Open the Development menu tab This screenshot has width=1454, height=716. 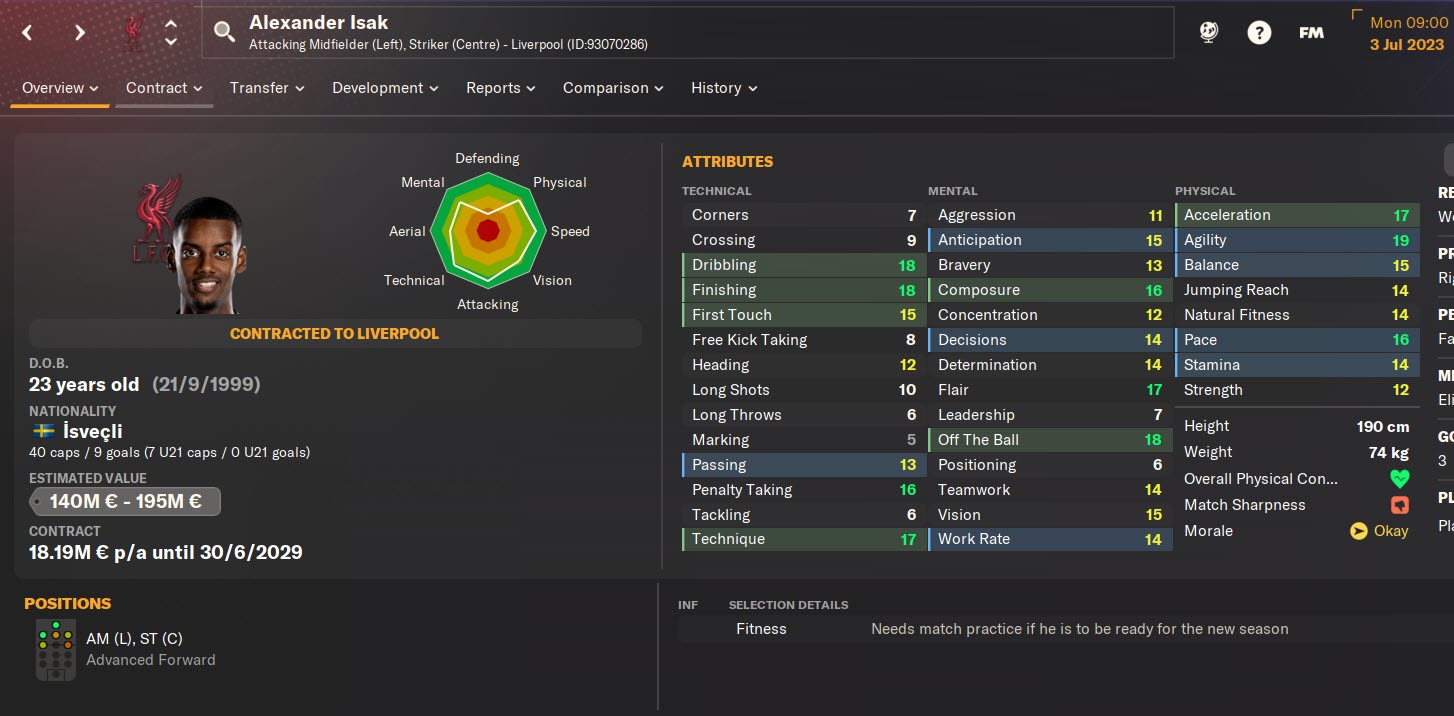click(385, 88)
